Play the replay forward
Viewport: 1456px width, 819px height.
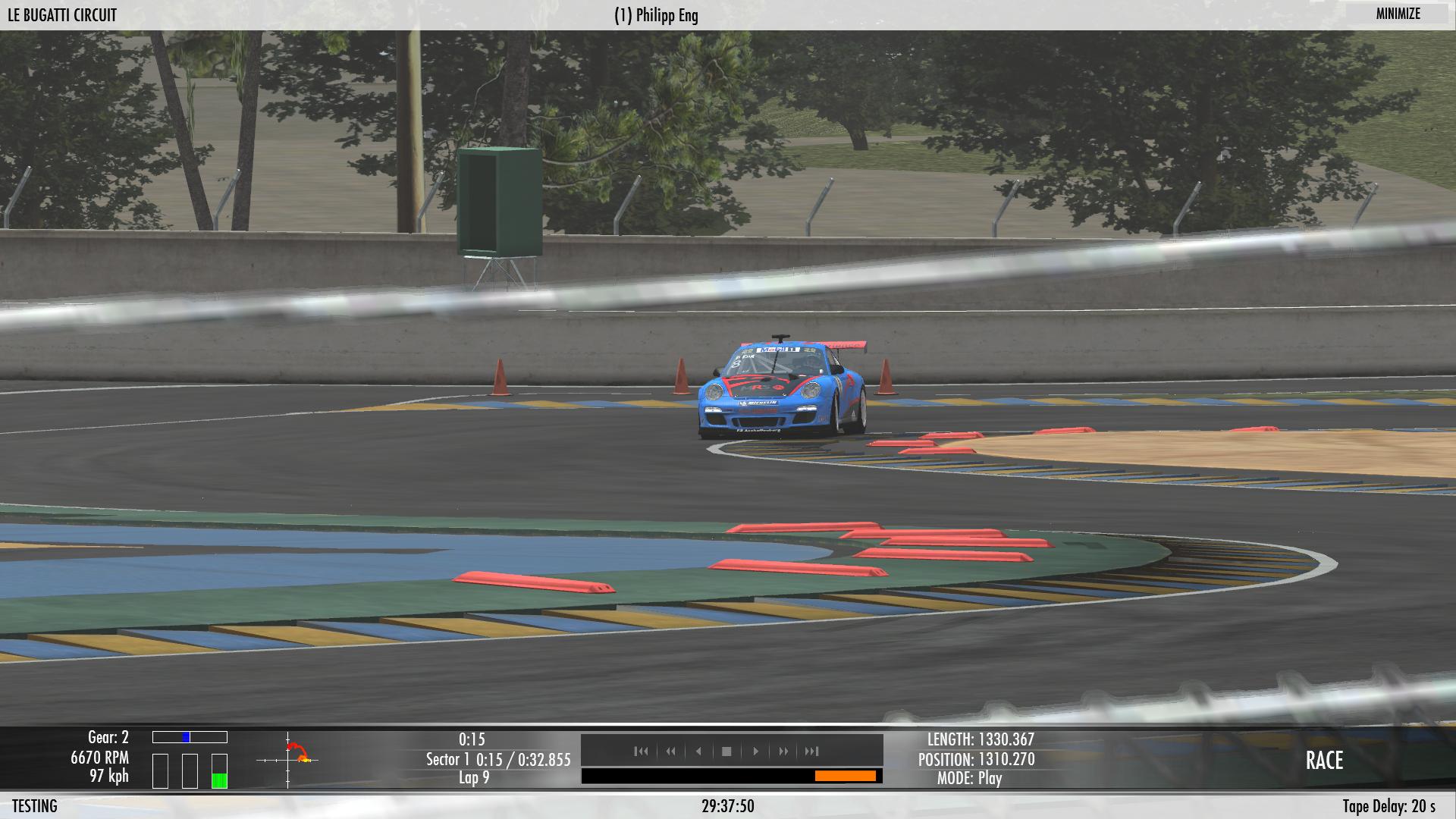coord(755,752)
